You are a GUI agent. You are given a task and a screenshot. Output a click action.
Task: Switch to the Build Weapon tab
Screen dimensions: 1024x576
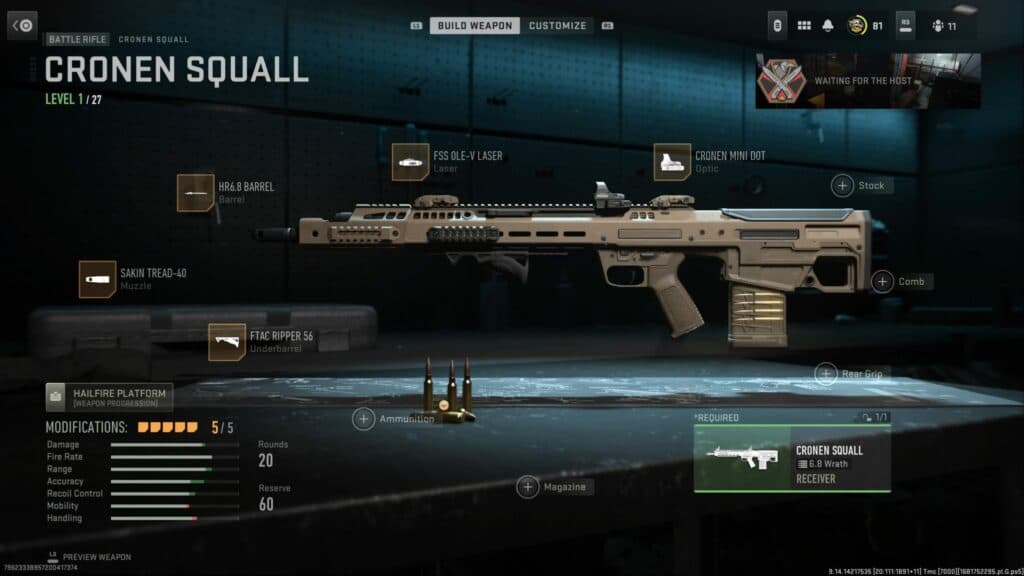[x=475, y=25]
